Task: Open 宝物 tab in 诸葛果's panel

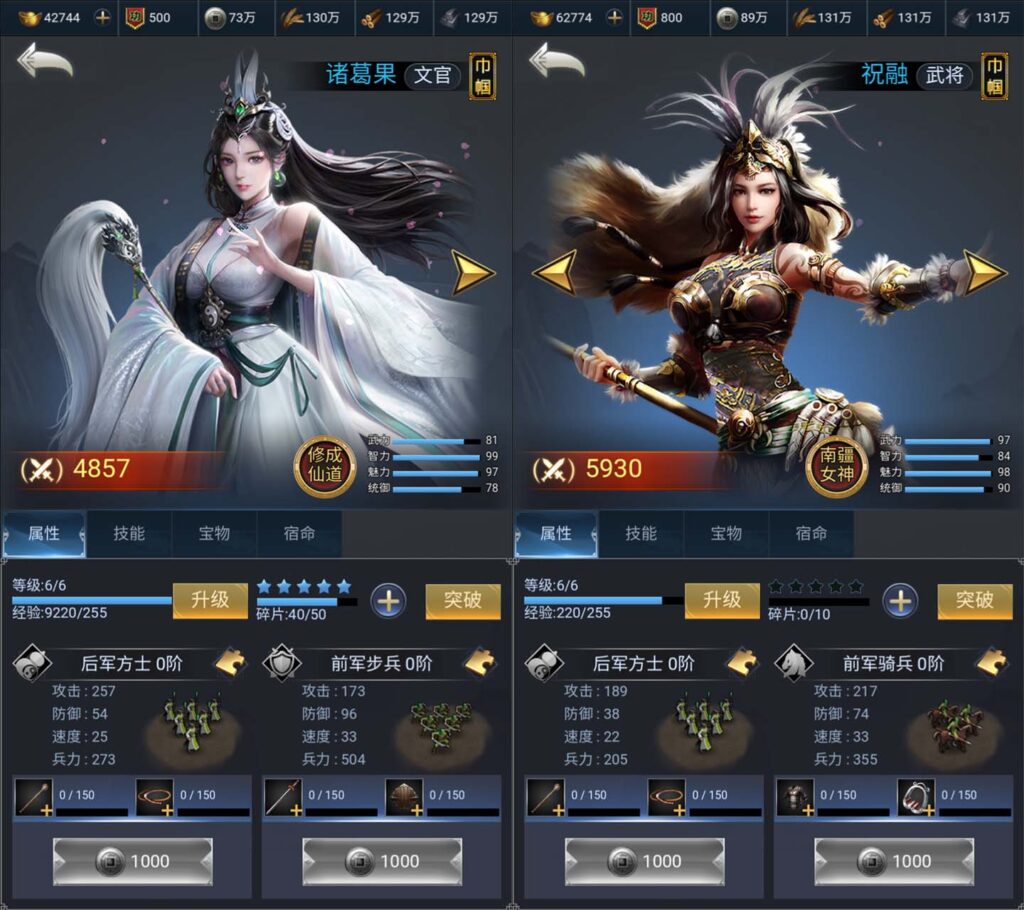Action: click(214, 534)
